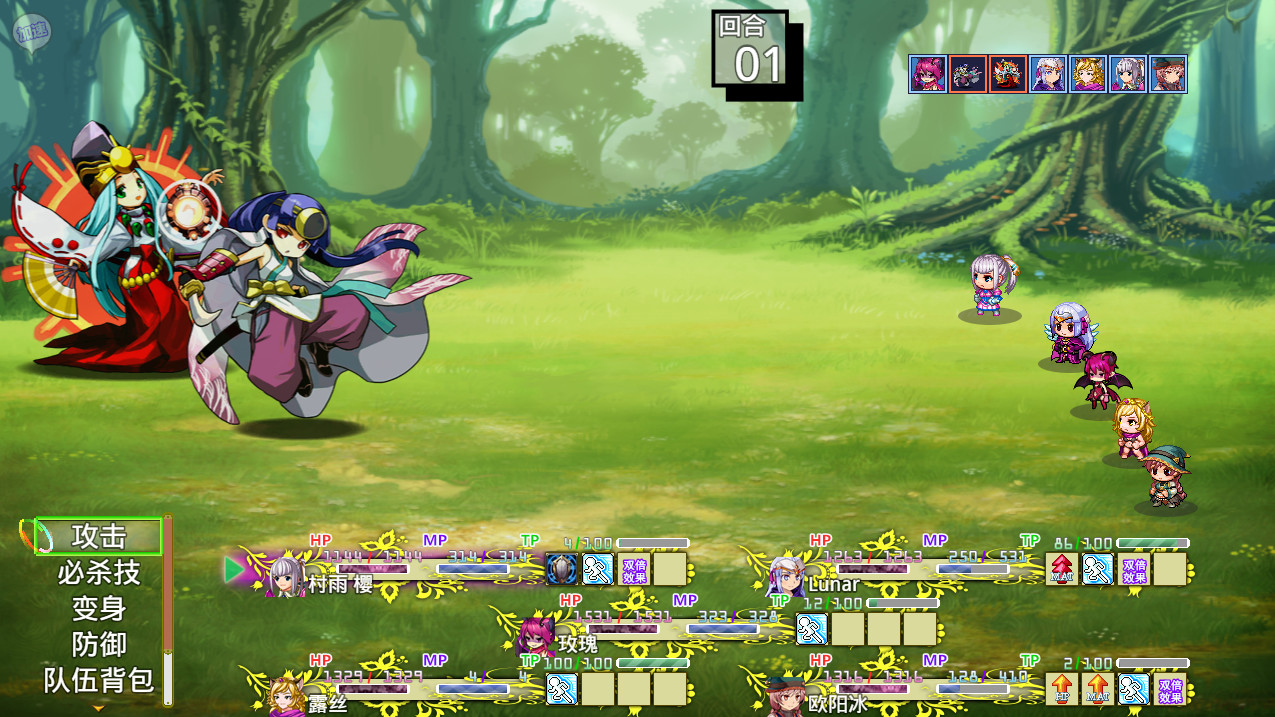1275x717 pixels.
Task: Select Lunar in the party status panel
Action: click(x=834, y=583)
